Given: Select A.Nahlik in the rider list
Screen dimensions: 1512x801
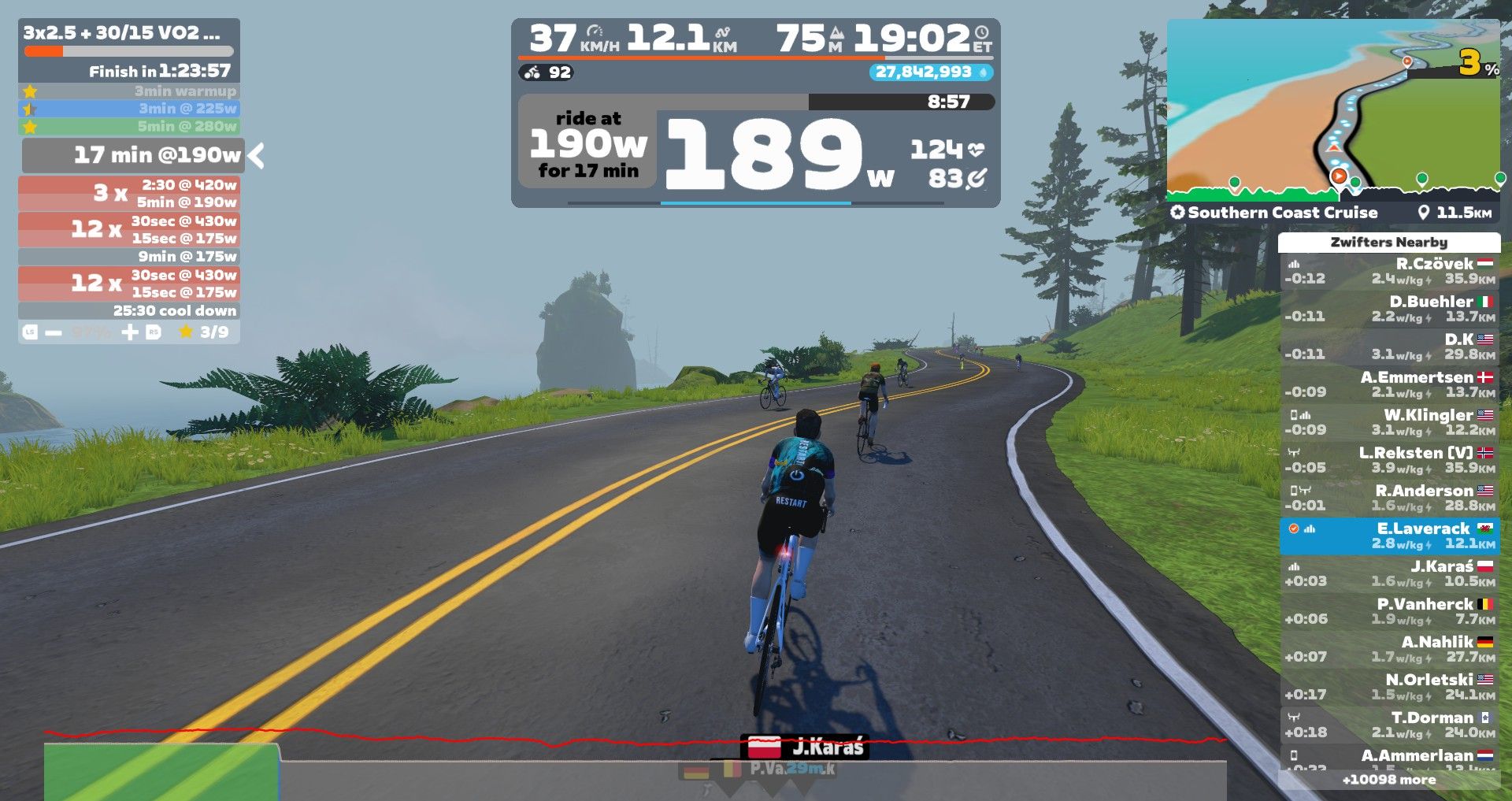Looking at the screenshot, I should [1389, 649].
